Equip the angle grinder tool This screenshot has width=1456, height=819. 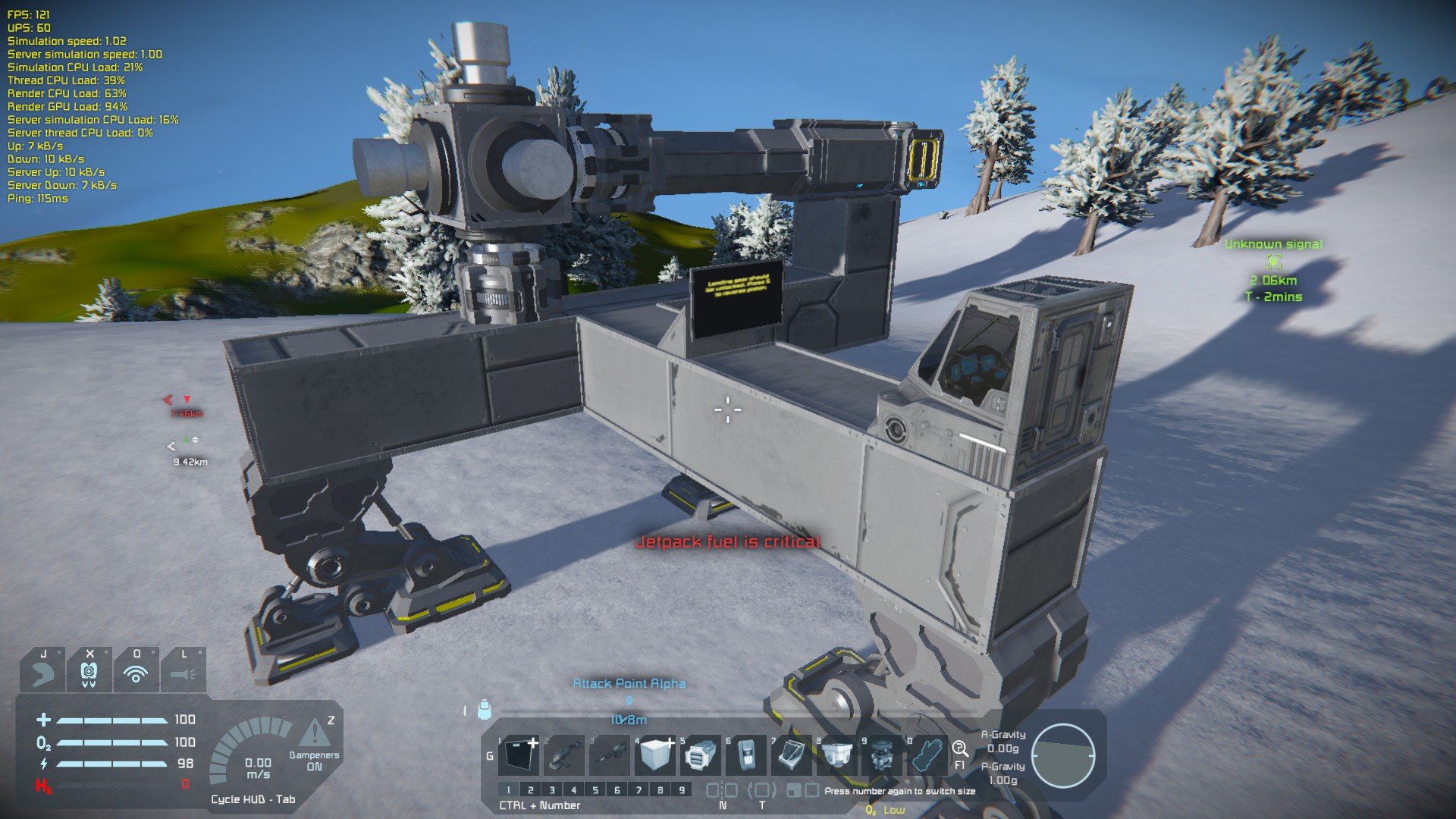point(564,755)
